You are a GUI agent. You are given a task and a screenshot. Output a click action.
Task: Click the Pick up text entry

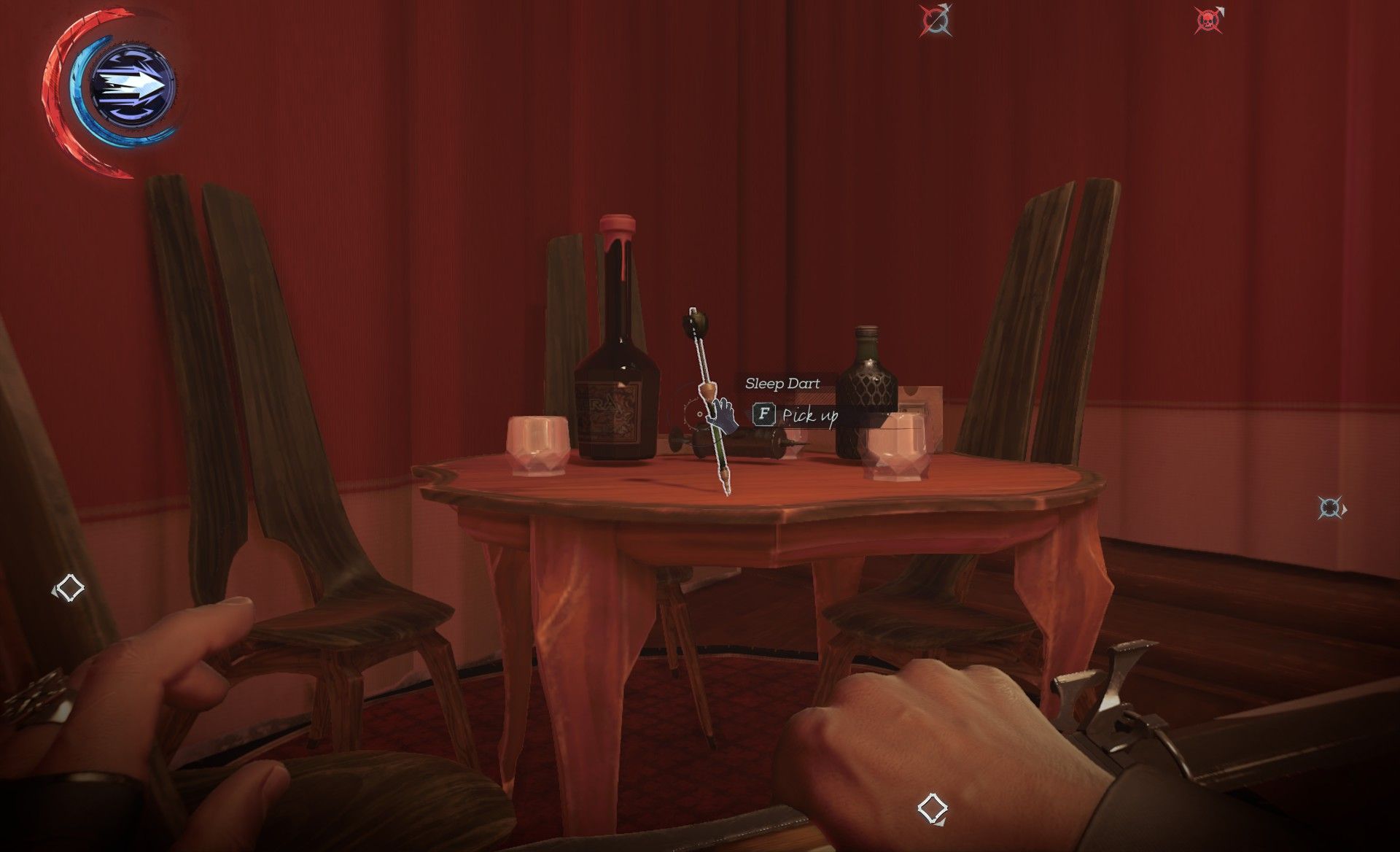click(x=811, y=416)
